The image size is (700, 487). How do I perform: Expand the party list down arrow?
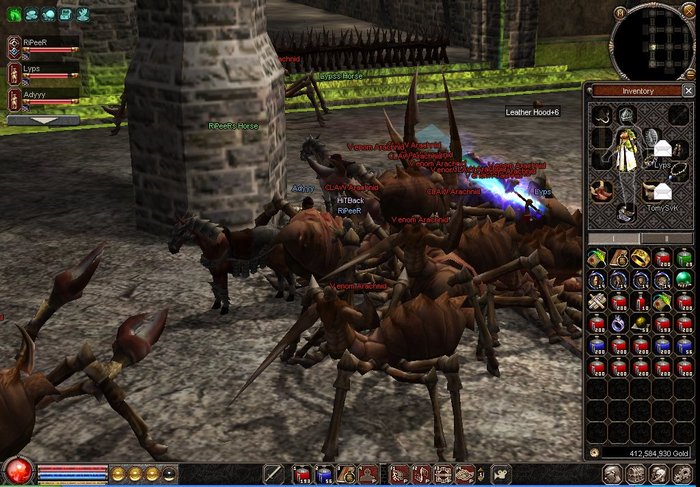43,120
